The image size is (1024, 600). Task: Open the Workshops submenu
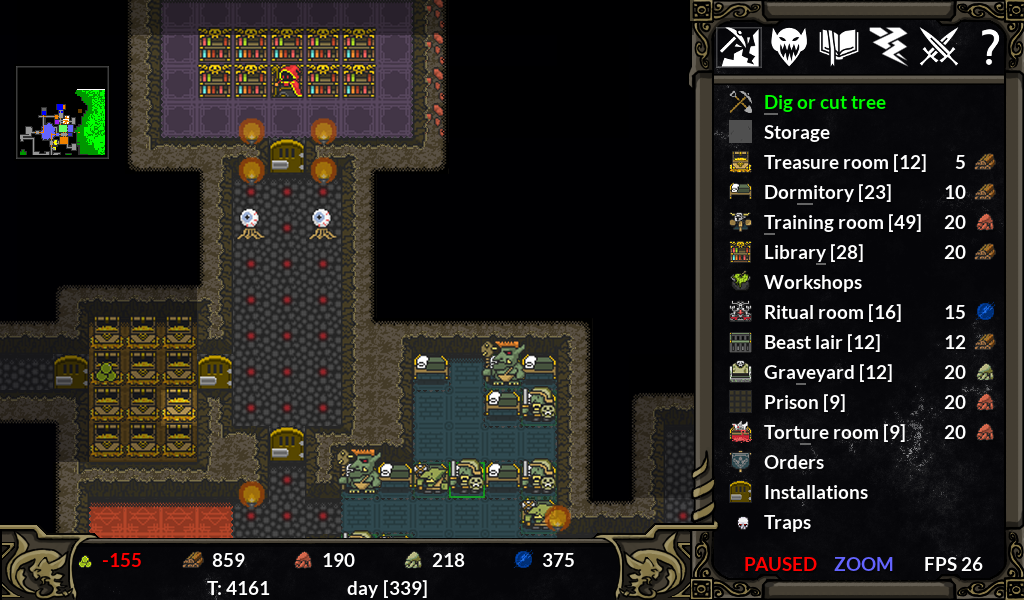(812, 282)
